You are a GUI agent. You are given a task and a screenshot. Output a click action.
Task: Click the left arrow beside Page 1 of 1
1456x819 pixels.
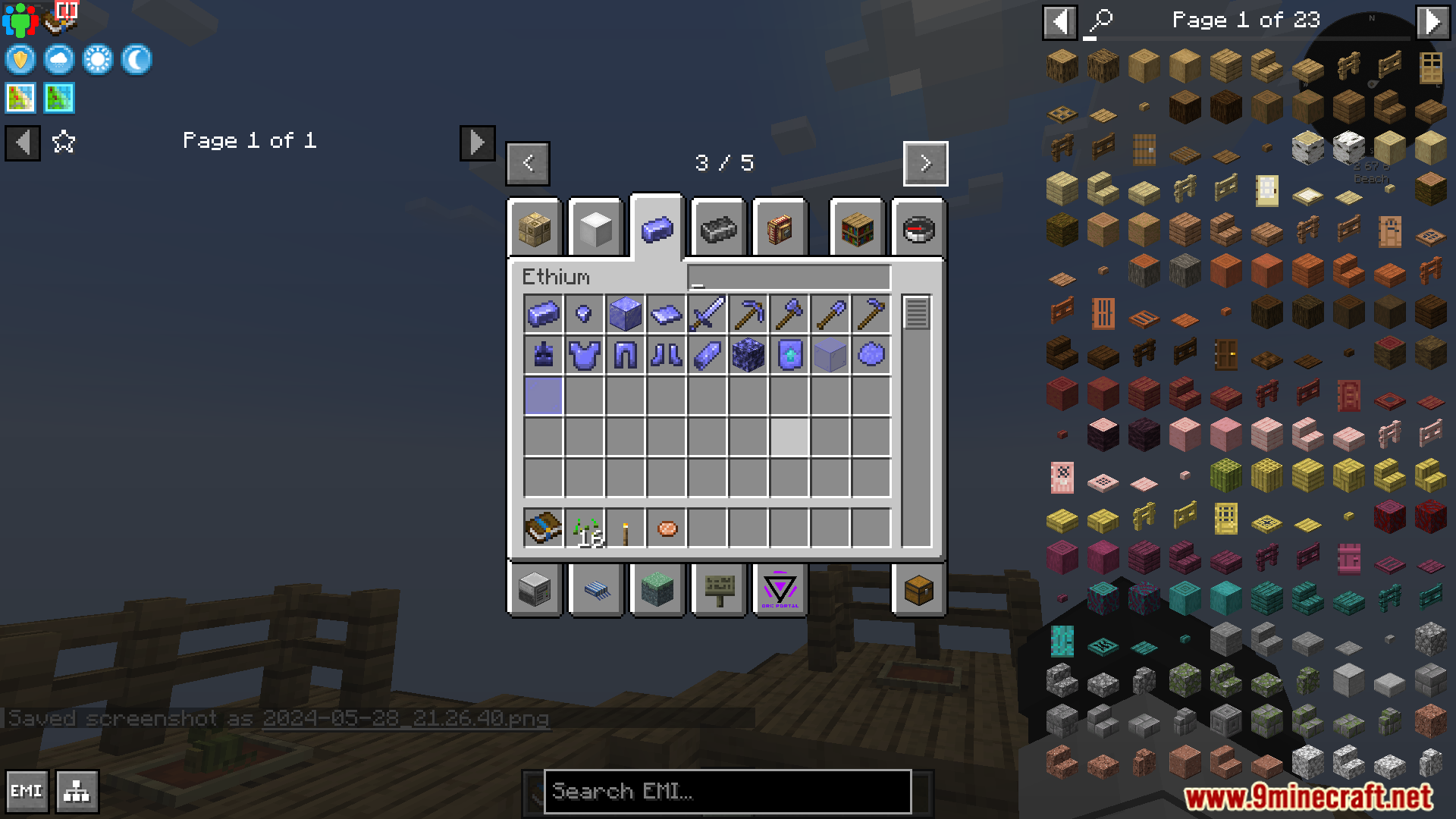tap(23, 143)
